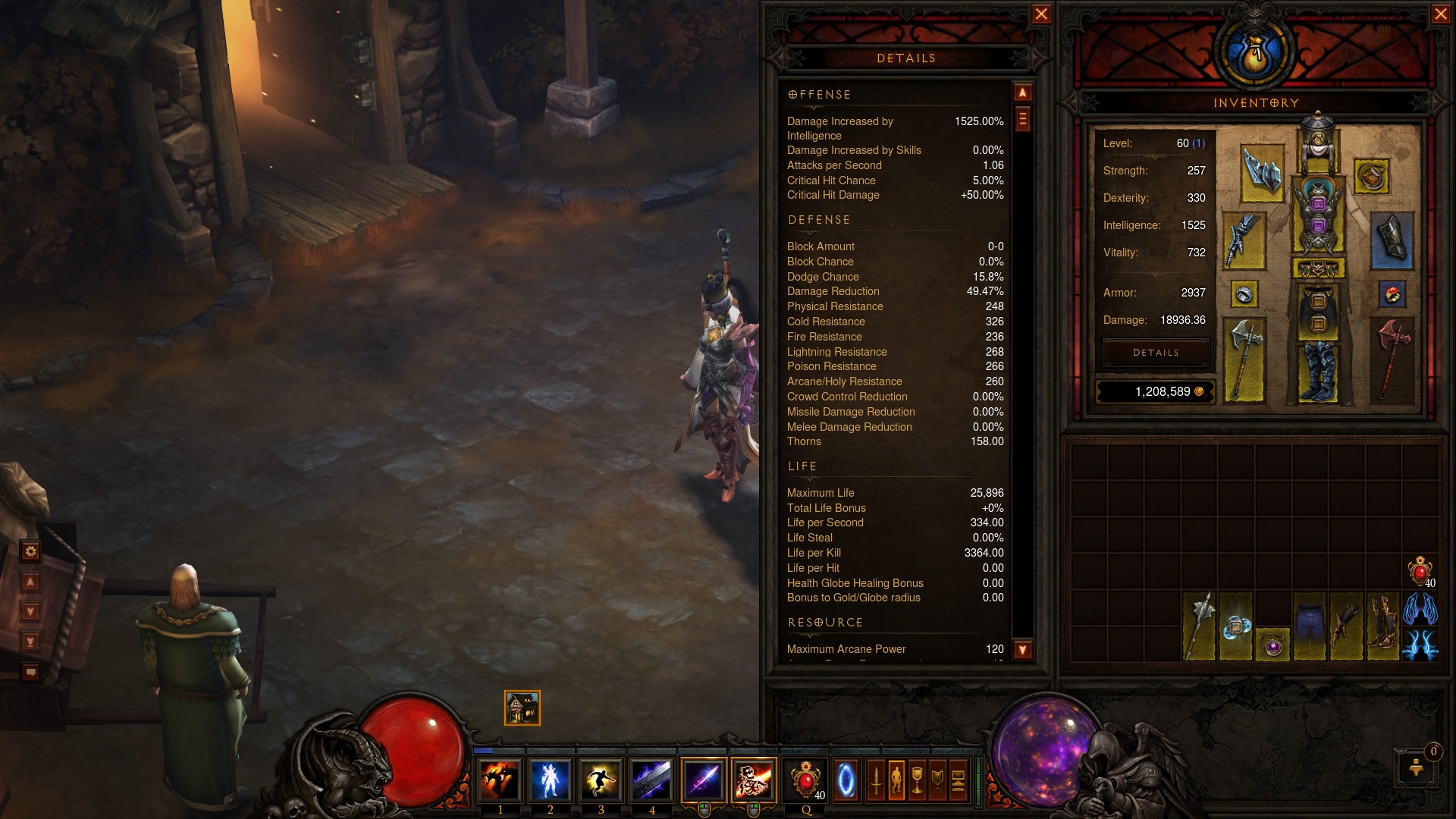
Task: Click the scroll-up arrow in Details panel
Action: pyautogui.click(x=1023, y=93)
